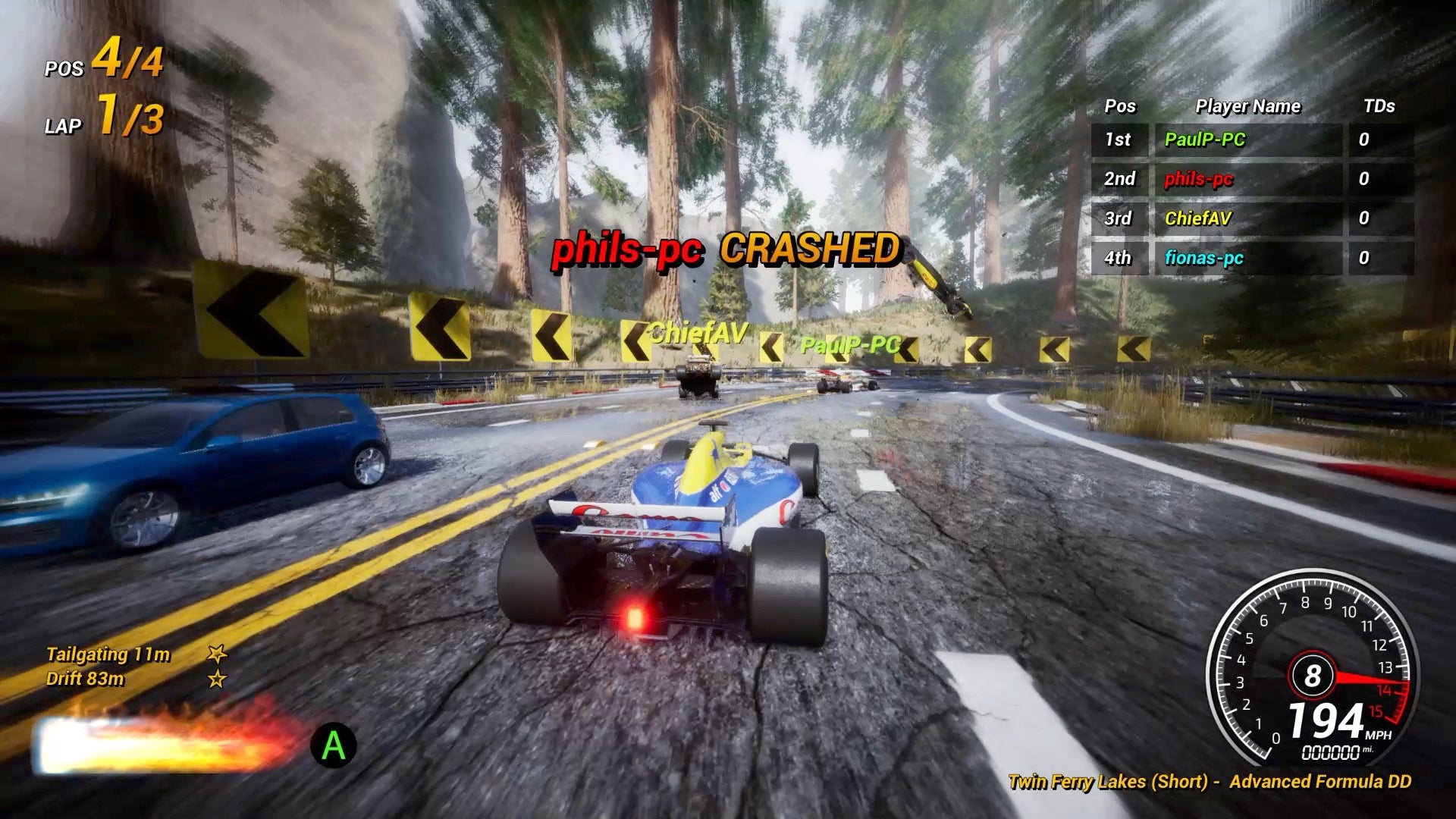
Task: Click the speedometer gauge dial
Action: (1312, 669)
